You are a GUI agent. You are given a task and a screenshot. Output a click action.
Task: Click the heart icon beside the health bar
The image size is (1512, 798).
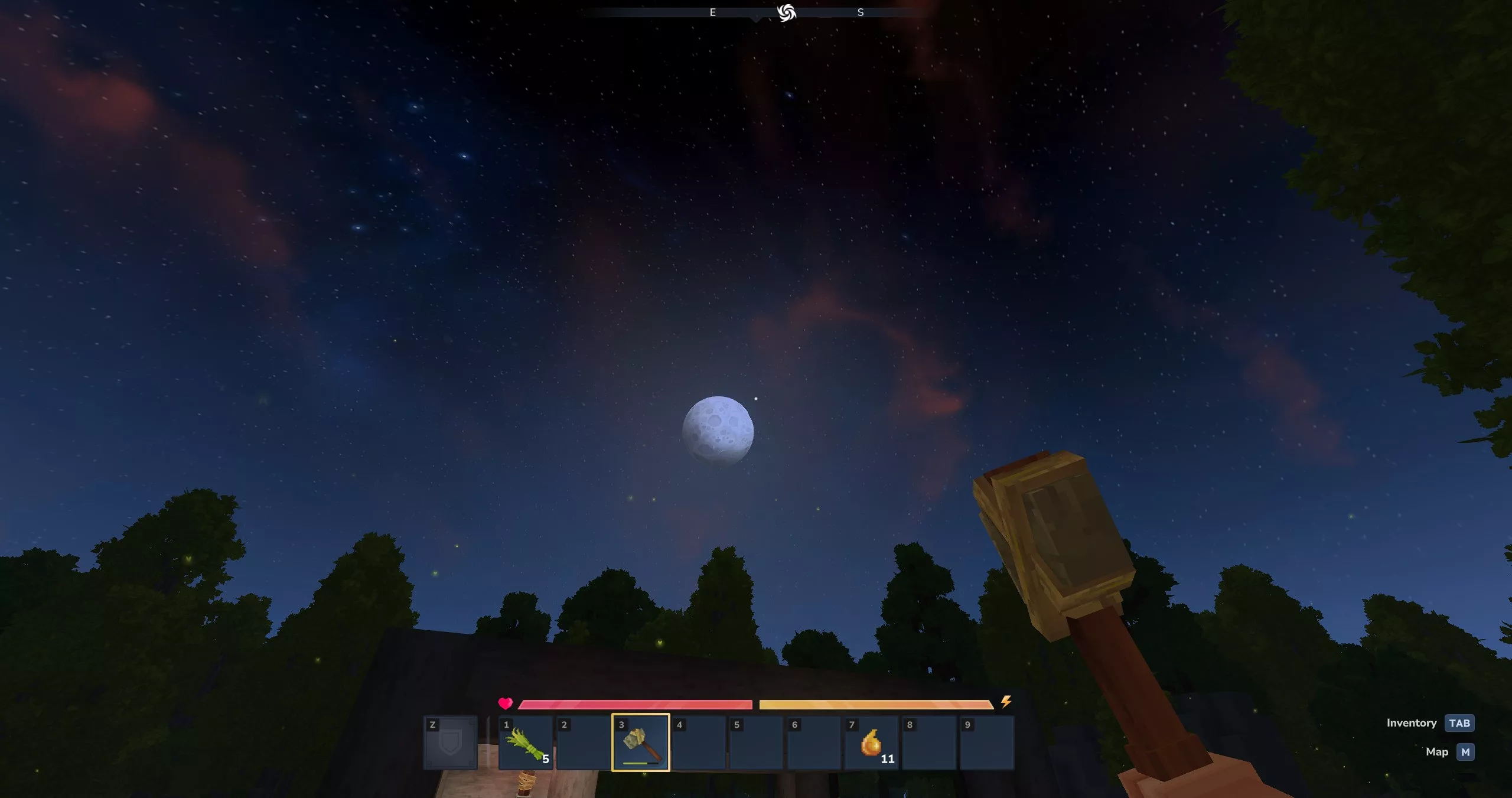(x=506, y=703)
